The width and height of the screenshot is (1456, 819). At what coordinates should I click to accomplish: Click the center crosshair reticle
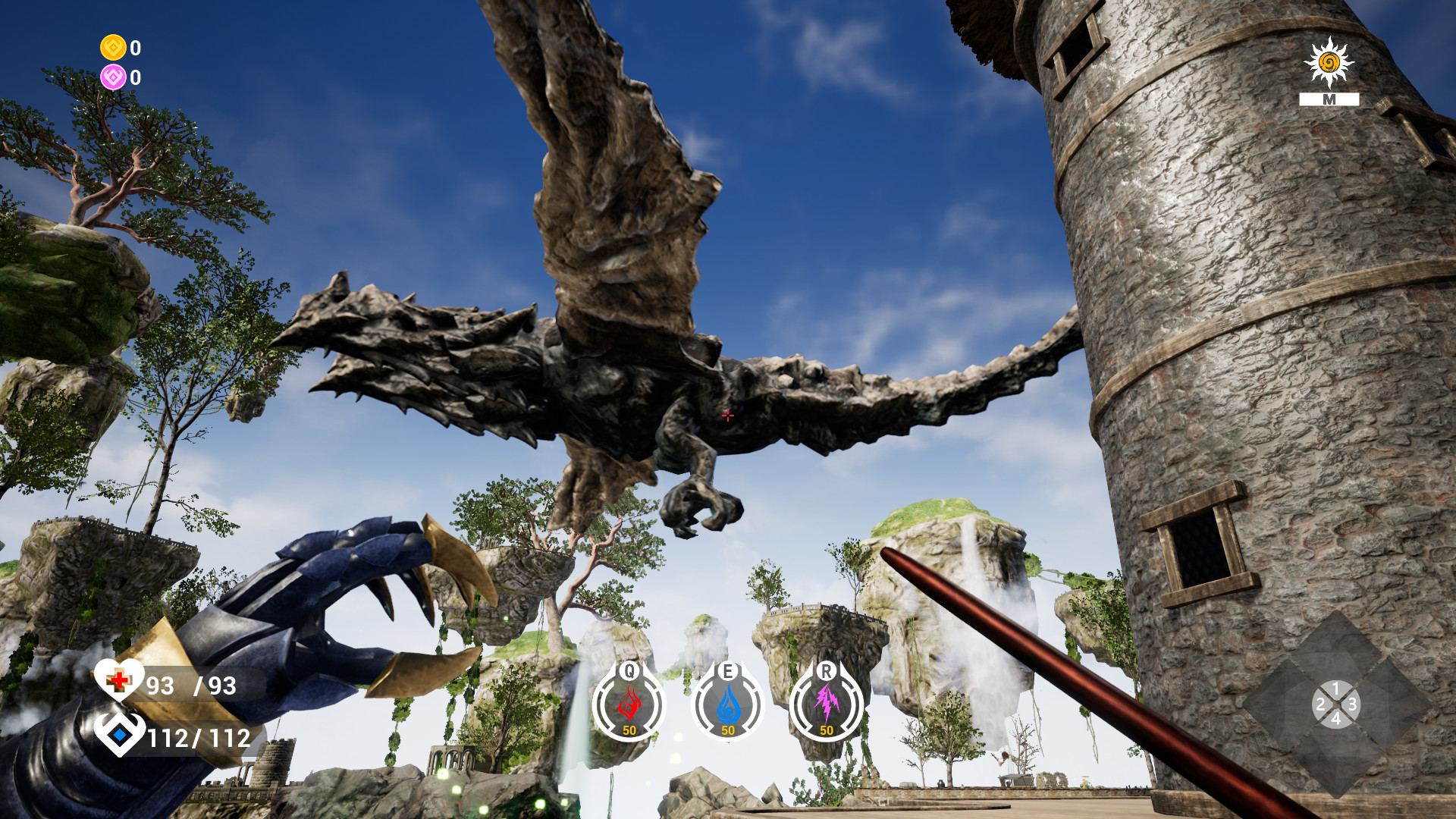pos(728,416)
